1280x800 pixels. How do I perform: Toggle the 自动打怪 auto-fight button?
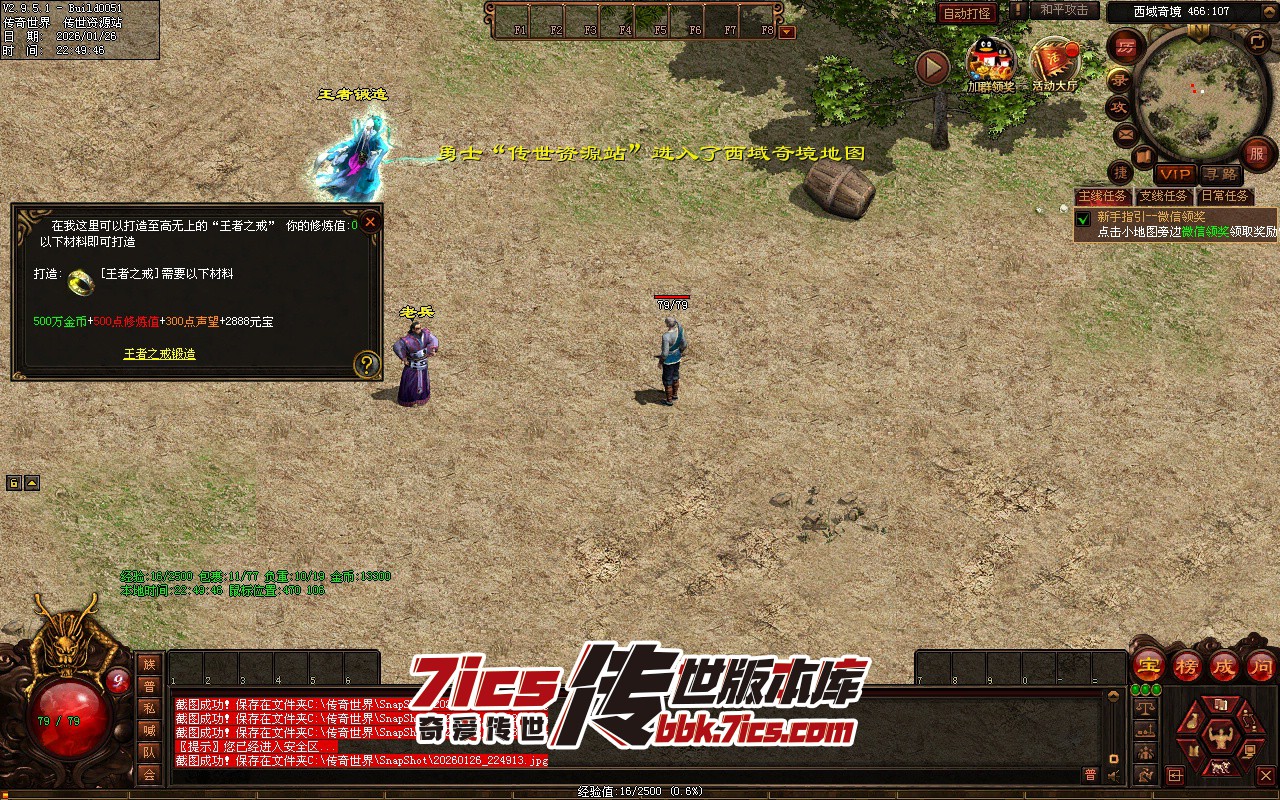click(967, 14)
